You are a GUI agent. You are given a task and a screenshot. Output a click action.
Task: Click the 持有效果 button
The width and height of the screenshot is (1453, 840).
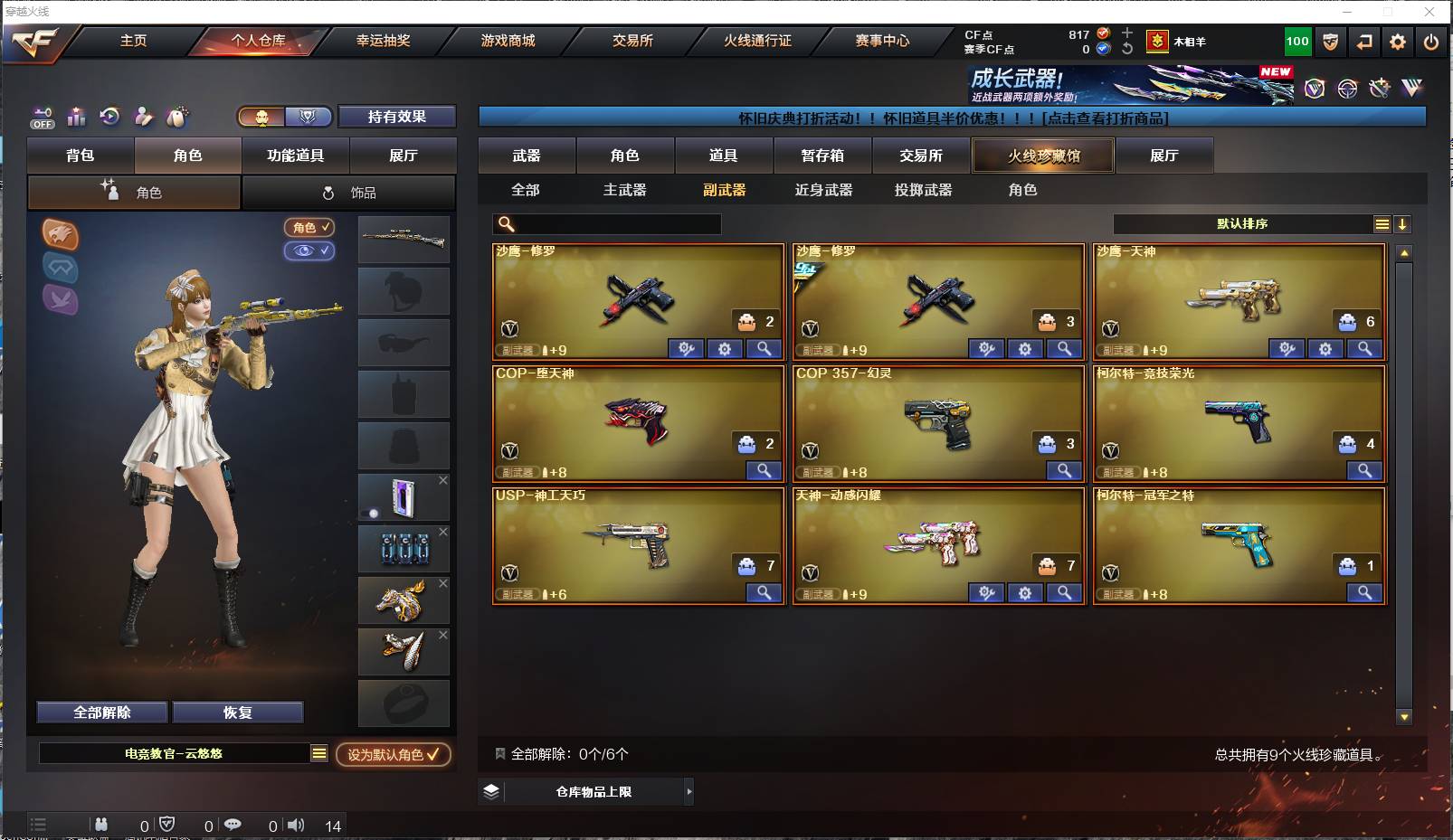pos(396,118)
